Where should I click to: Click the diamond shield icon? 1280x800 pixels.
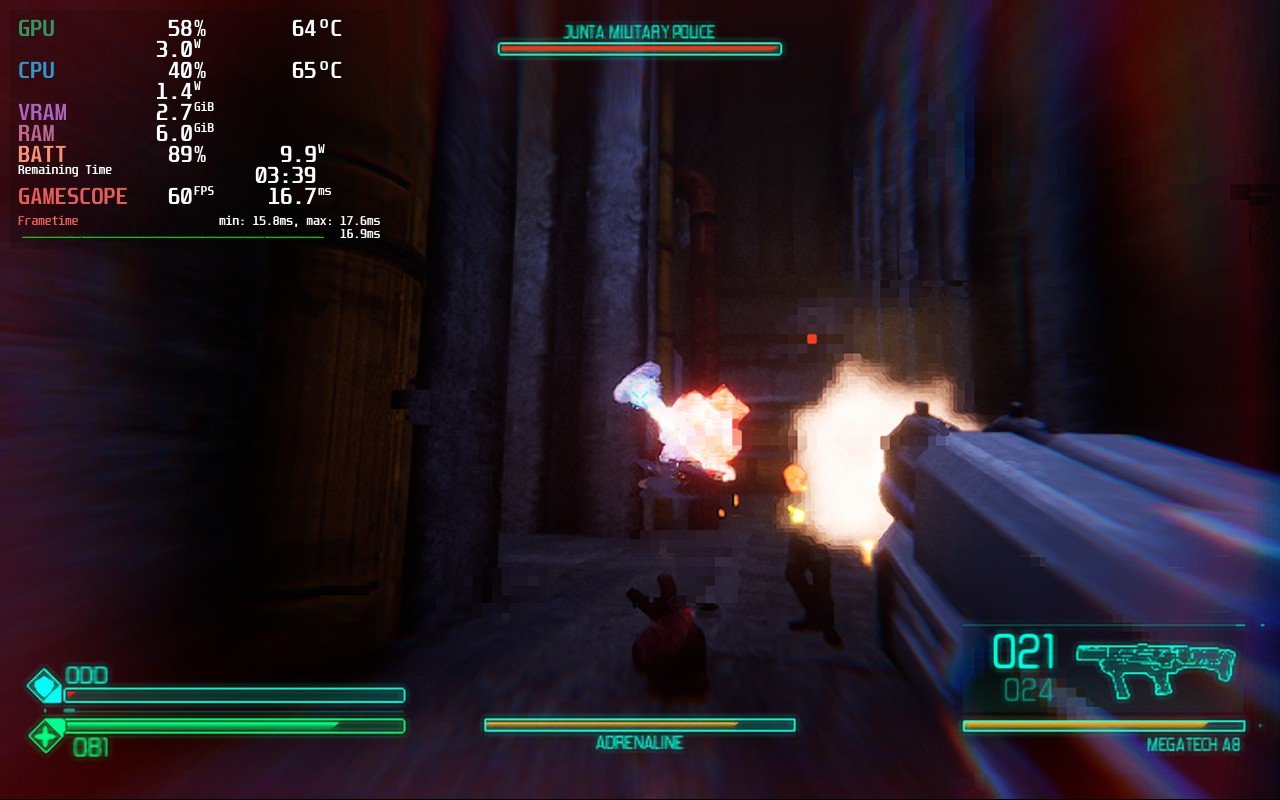44,687
